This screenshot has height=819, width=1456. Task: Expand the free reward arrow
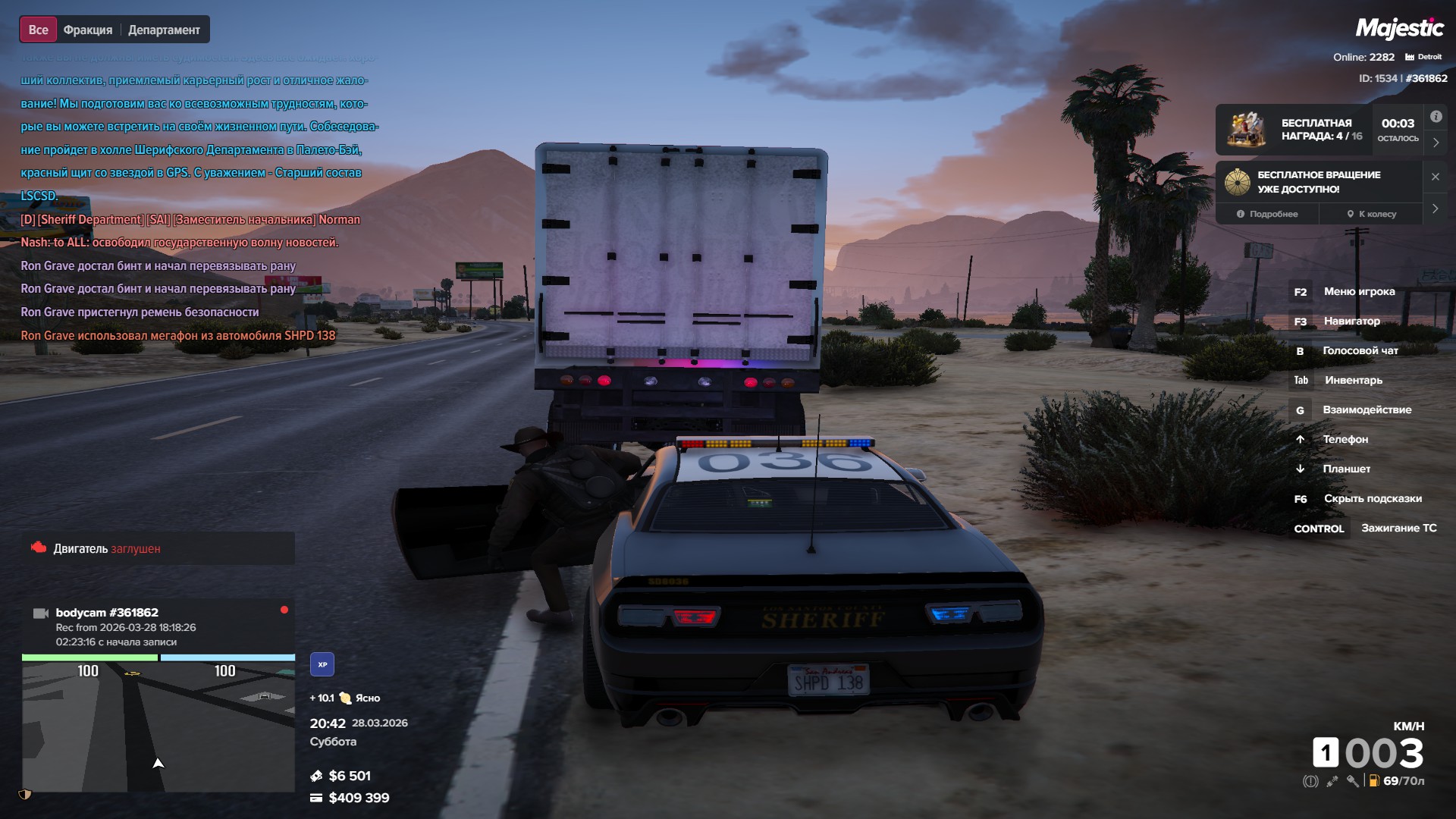[1436, 143]
